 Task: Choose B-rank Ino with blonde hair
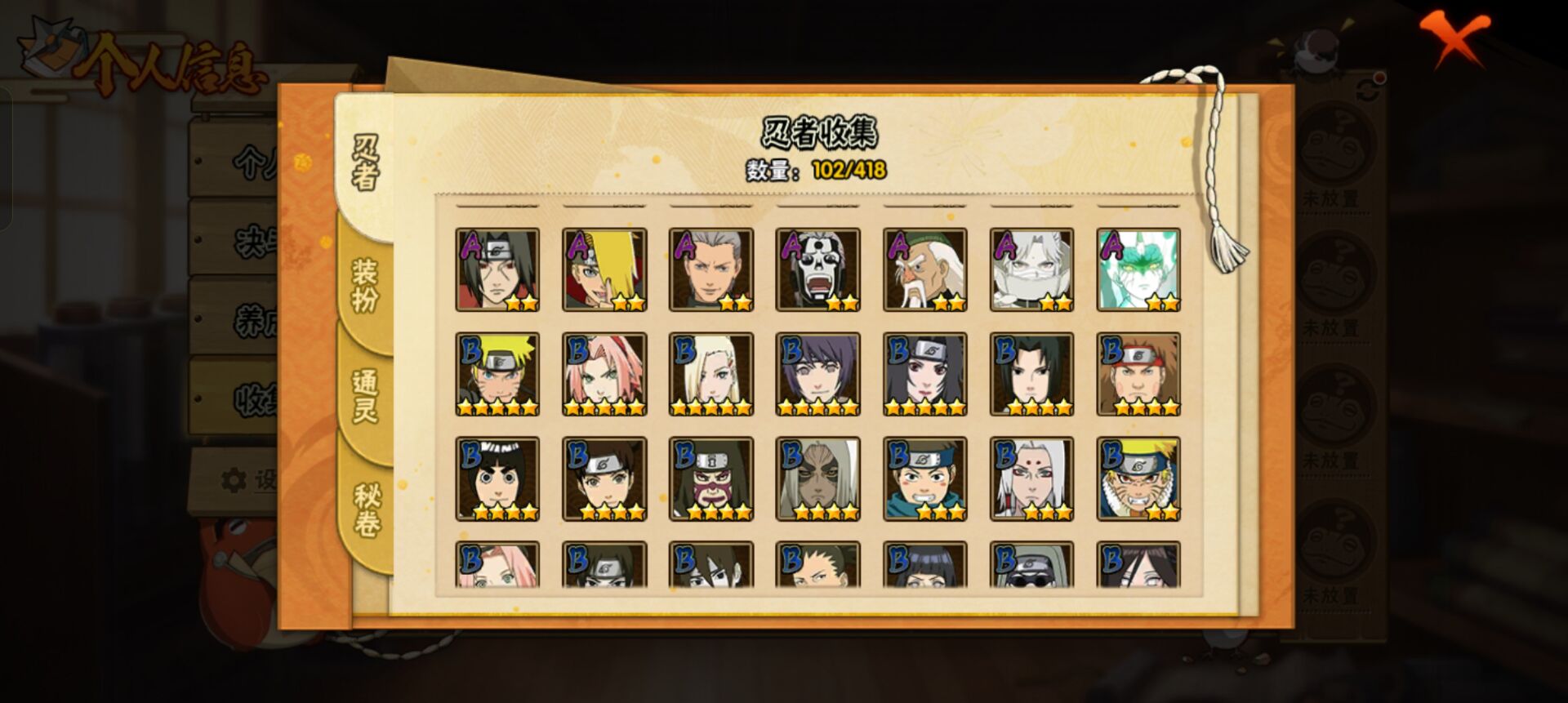pos(711,374)
